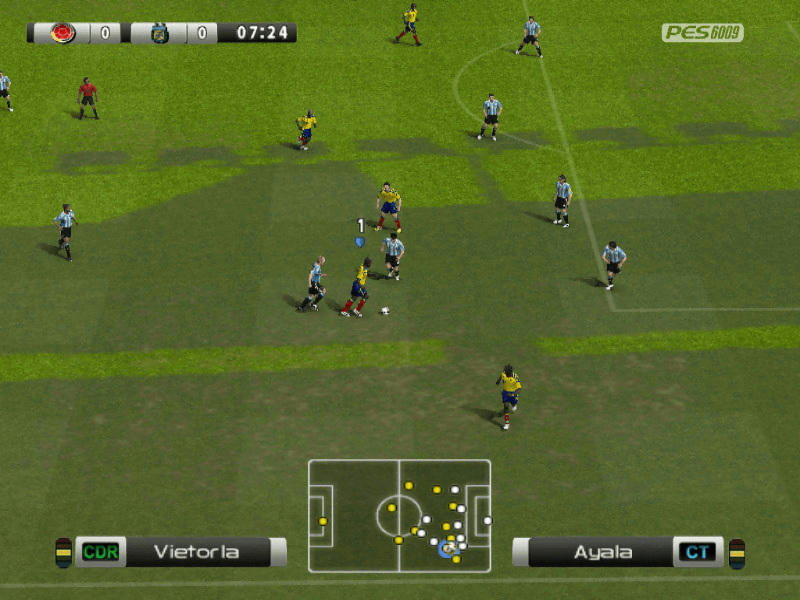Image resolution: width=800 pixels, height=600 pixels.
Task: Click the CDR position badge
Action: point(100,551)
